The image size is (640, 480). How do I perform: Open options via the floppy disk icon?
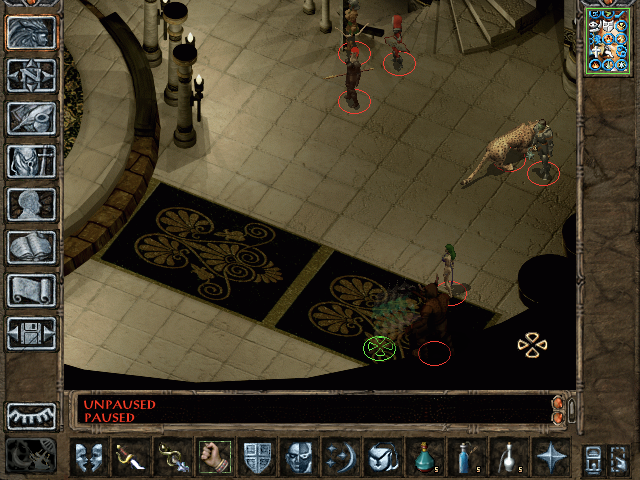[x=32, y=332]
